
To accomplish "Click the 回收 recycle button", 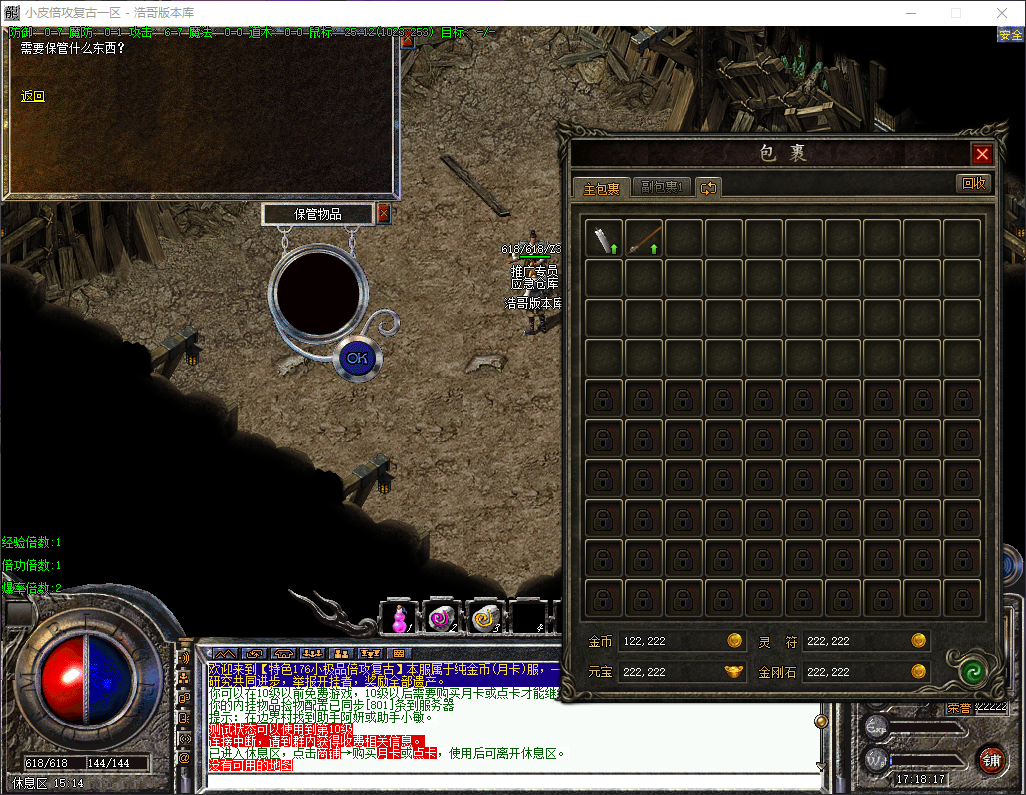I will point(973,183).
